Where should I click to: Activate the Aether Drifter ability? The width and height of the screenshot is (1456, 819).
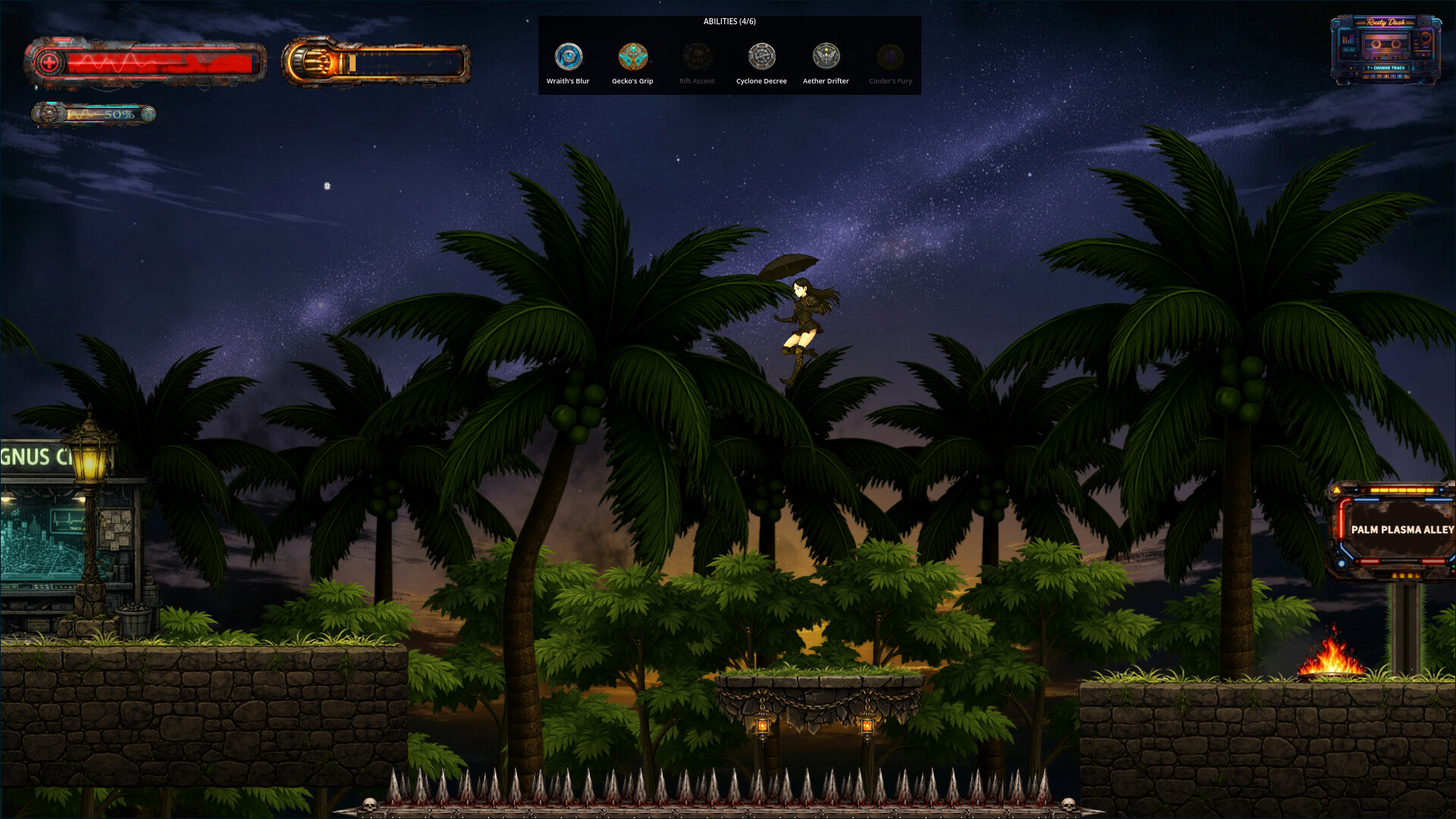tap(826, 57)
